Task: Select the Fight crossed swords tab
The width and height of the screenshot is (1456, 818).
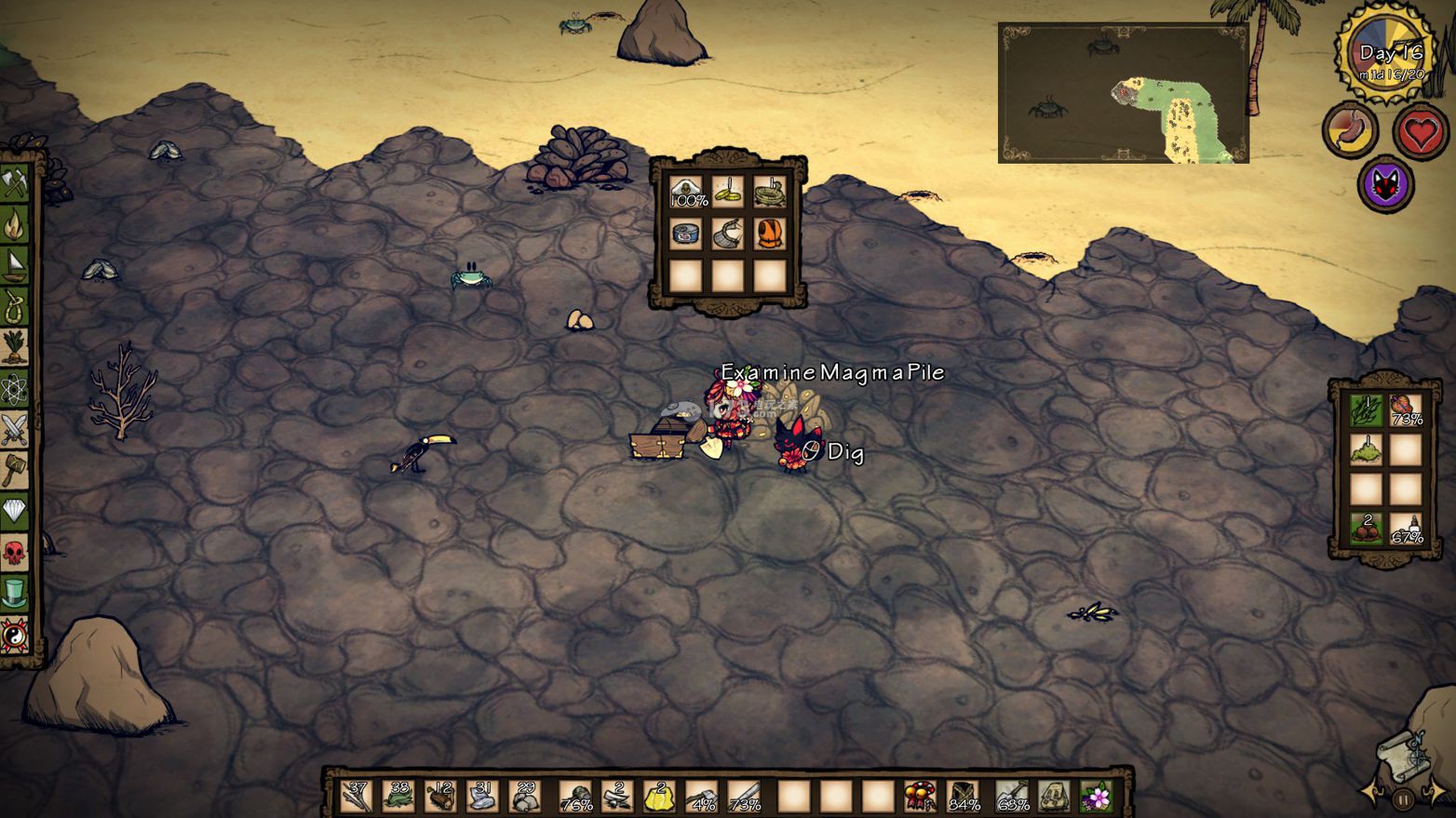Action: point(16,429)
